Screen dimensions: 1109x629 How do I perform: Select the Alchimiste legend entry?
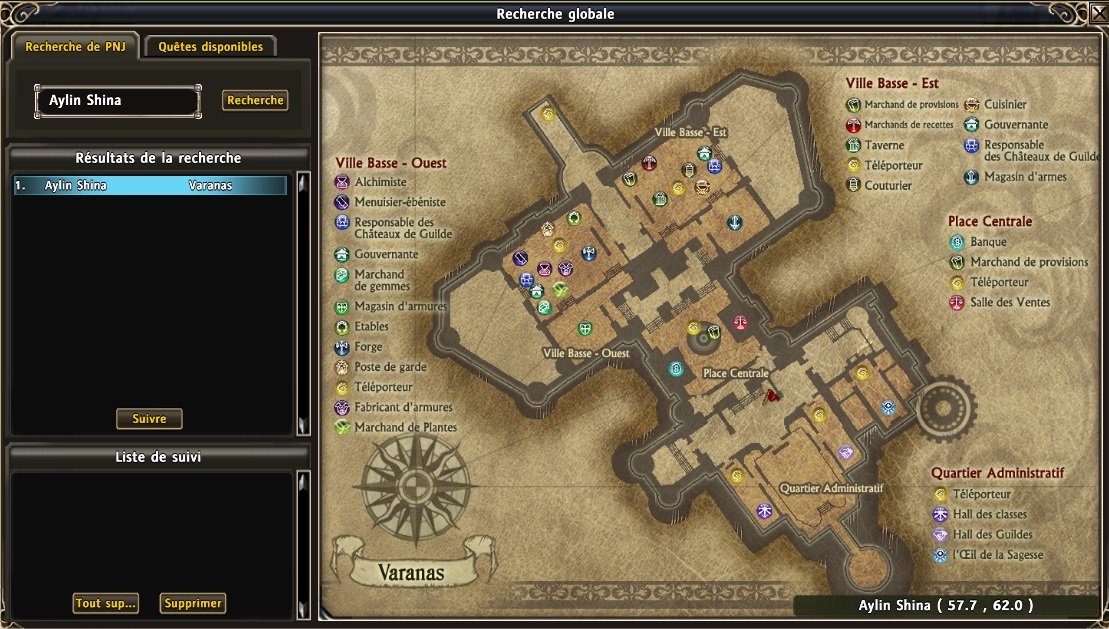[x=380, y=182]
